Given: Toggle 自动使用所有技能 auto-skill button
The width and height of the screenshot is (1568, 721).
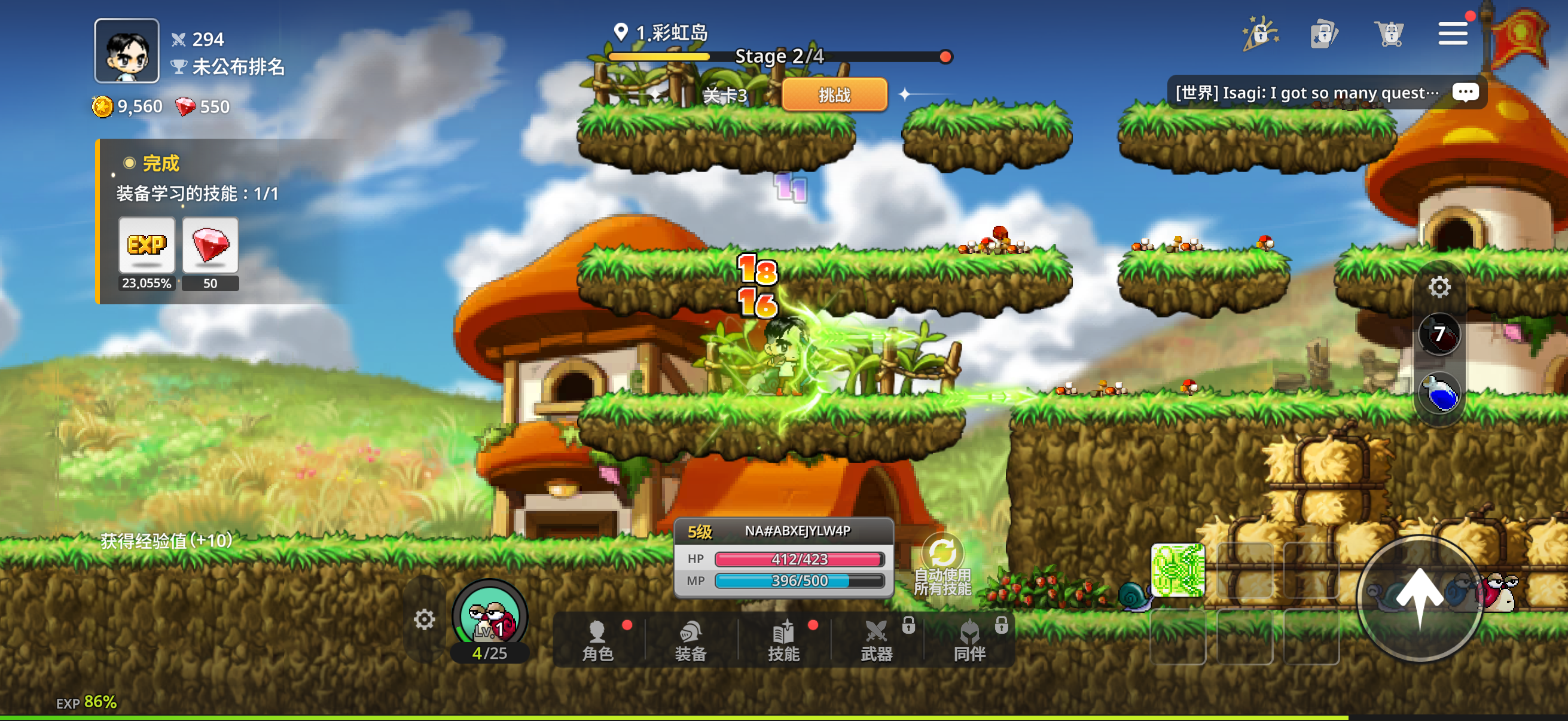Looking at the screenshot, I should point(942,564).
